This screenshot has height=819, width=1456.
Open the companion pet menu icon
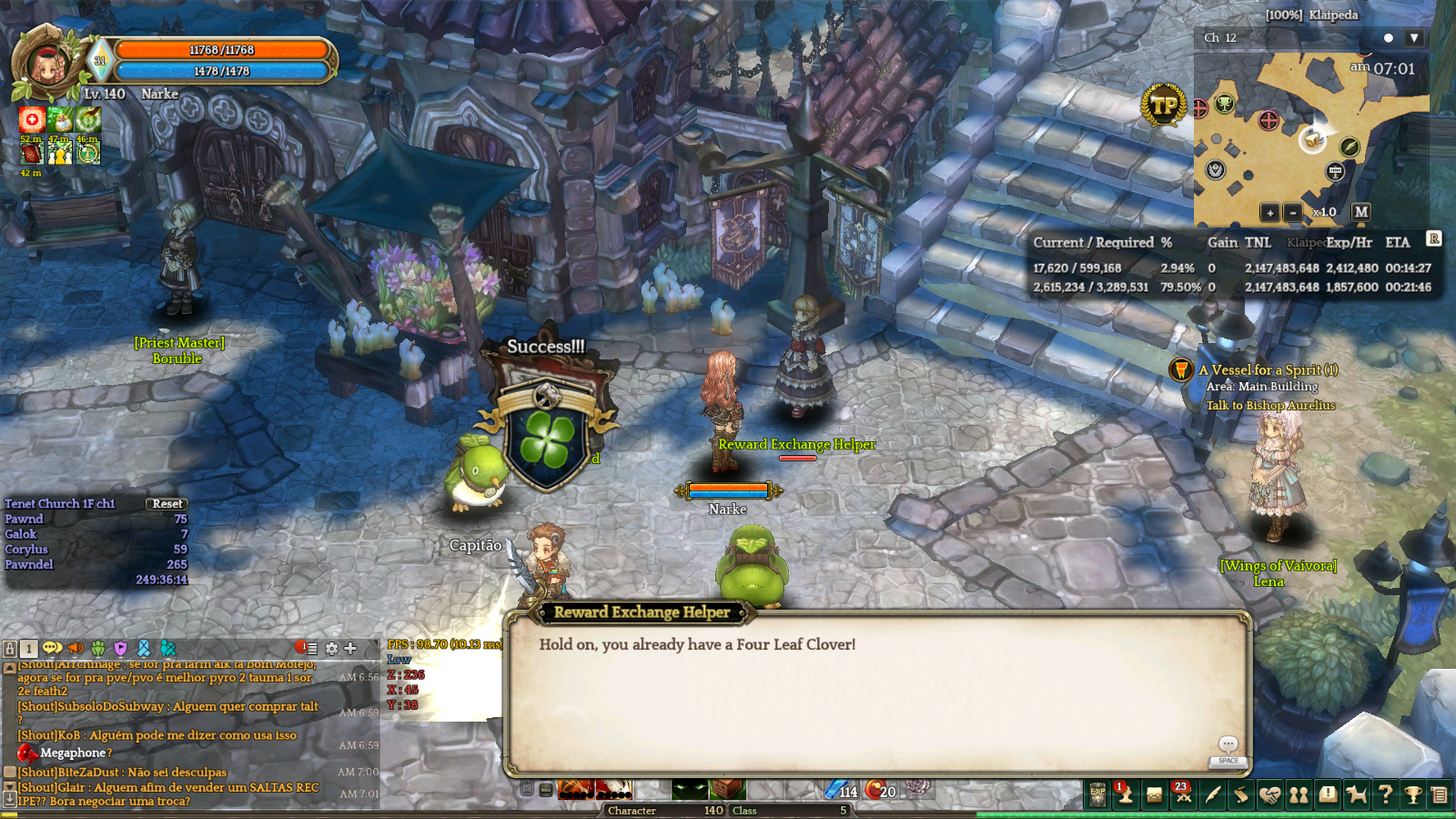tap(1356, 794)
